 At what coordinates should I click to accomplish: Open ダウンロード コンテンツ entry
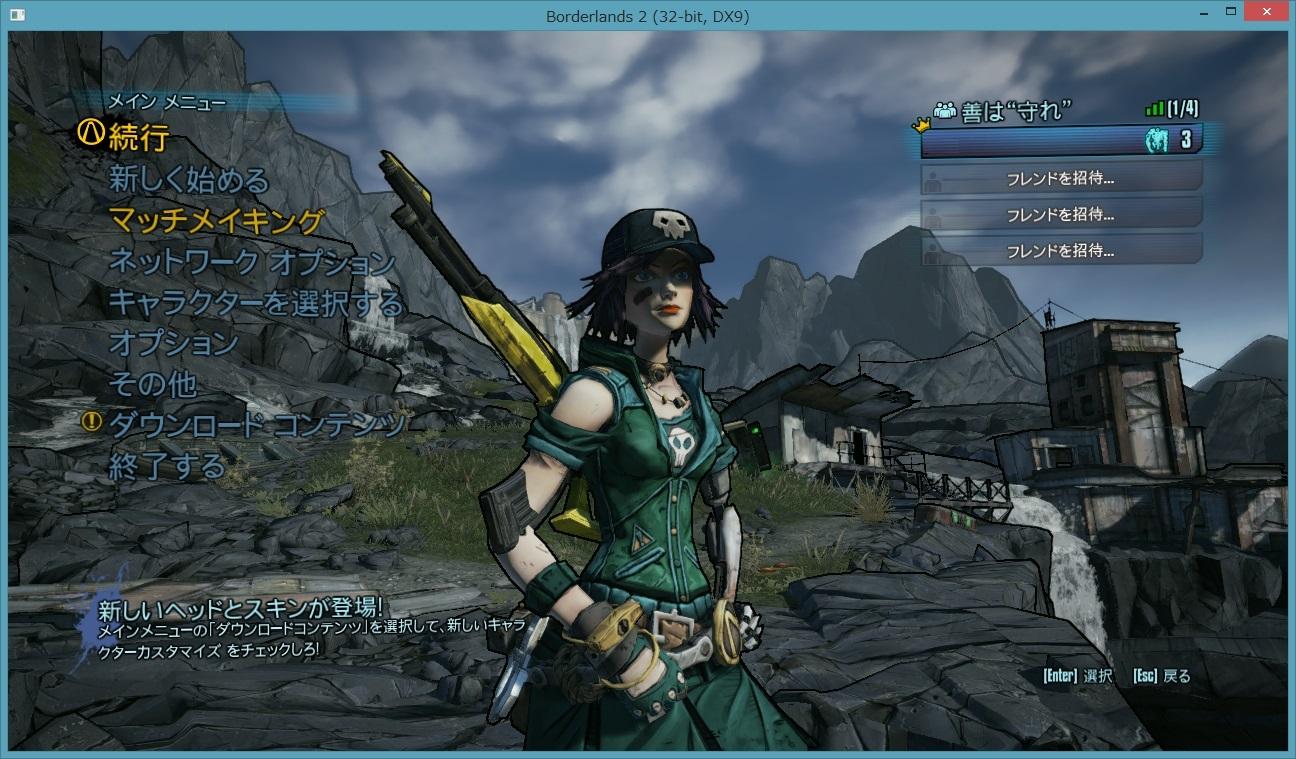tap(256, 424)
